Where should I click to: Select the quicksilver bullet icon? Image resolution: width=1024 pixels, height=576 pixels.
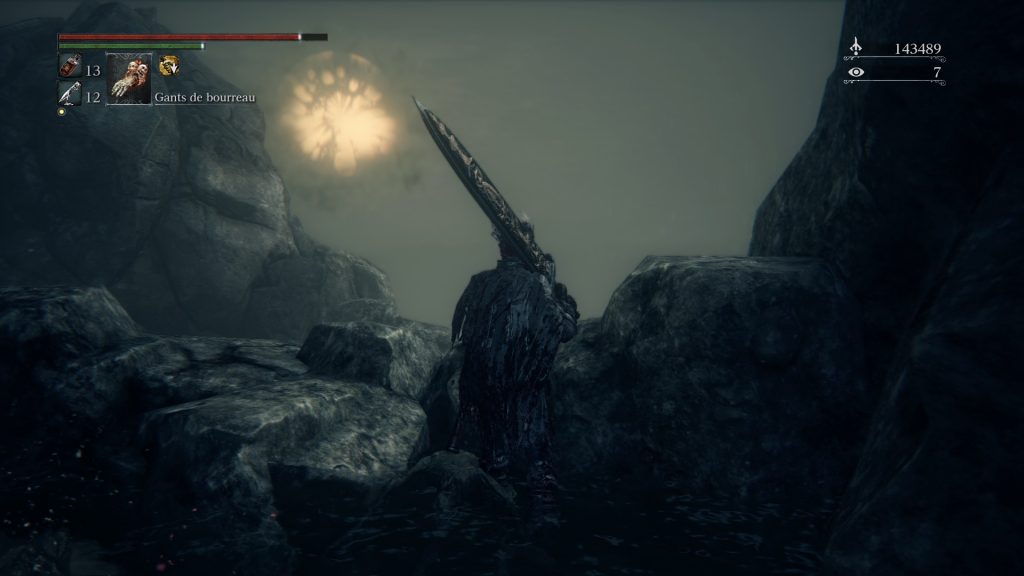click(69, 94)
